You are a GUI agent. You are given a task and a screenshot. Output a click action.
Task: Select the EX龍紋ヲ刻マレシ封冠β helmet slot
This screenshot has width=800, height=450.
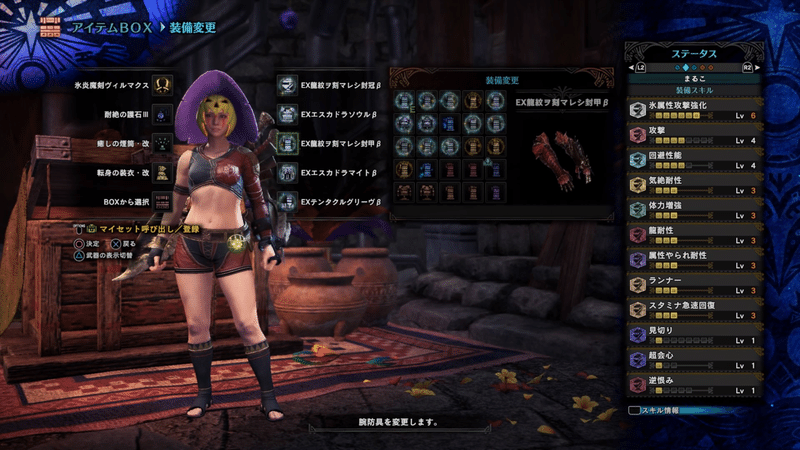(286, 85)
